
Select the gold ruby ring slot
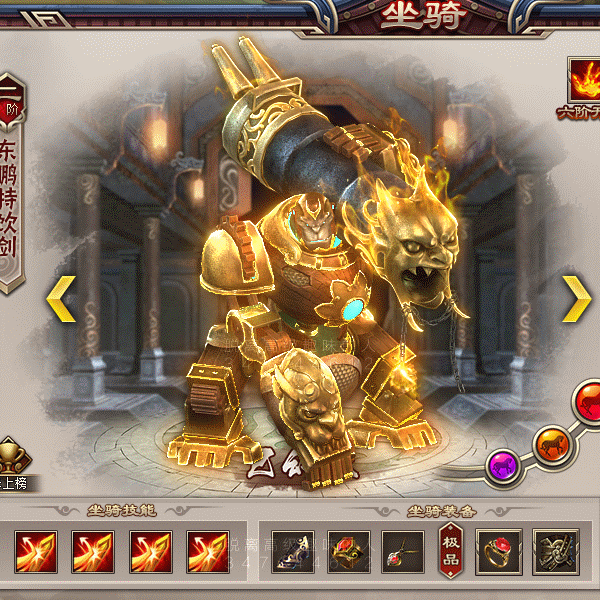[499, 551]
